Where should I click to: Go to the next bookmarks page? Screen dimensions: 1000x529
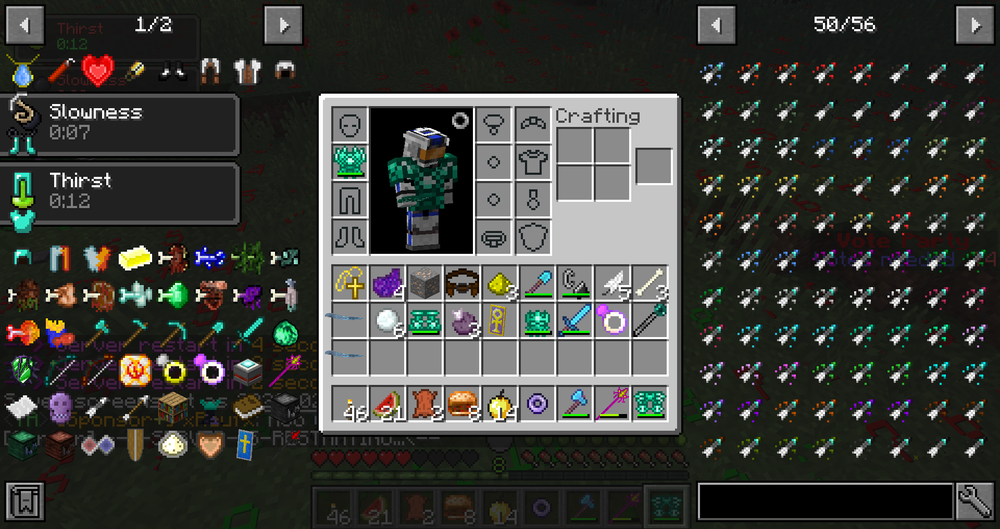click(283, 23)
